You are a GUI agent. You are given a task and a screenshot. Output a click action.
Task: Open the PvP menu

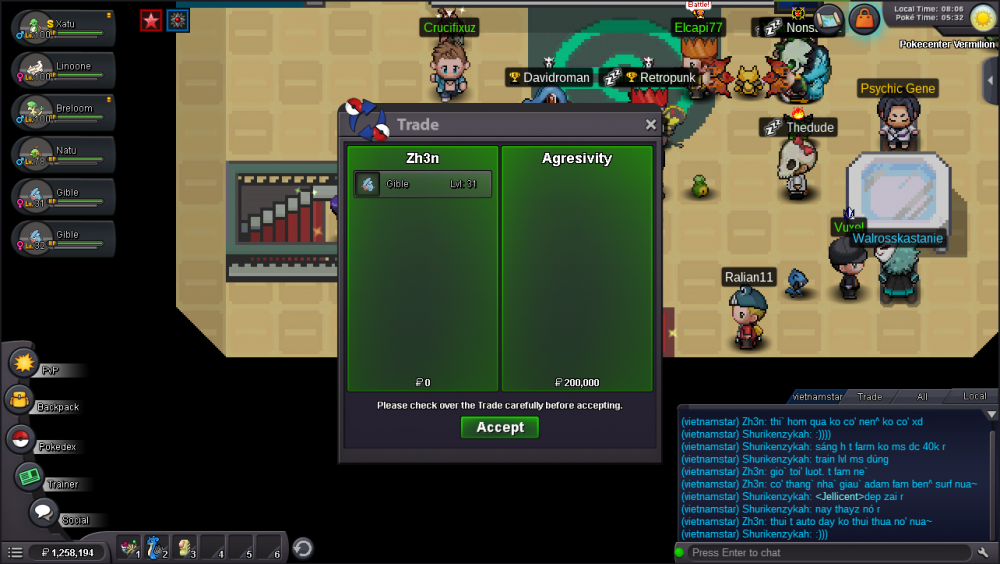pos(24,363)
